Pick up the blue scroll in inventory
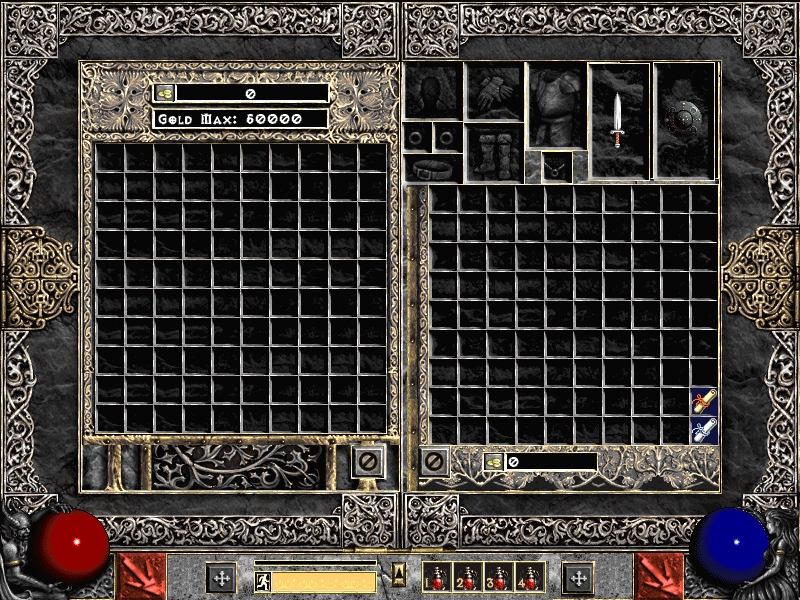 (704, 431)
